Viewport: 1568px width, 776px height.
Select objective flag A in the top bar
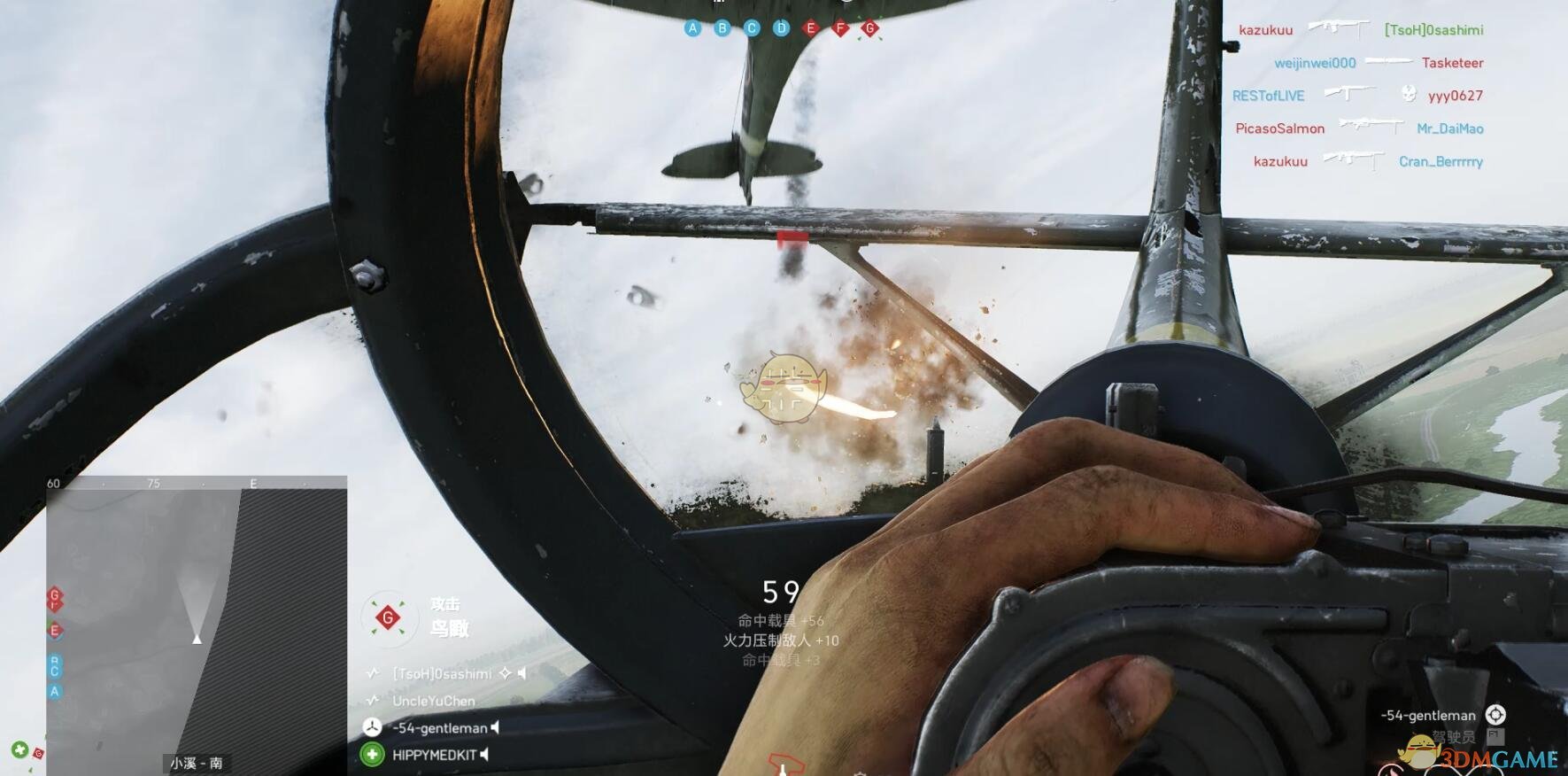tap(692, 28)
